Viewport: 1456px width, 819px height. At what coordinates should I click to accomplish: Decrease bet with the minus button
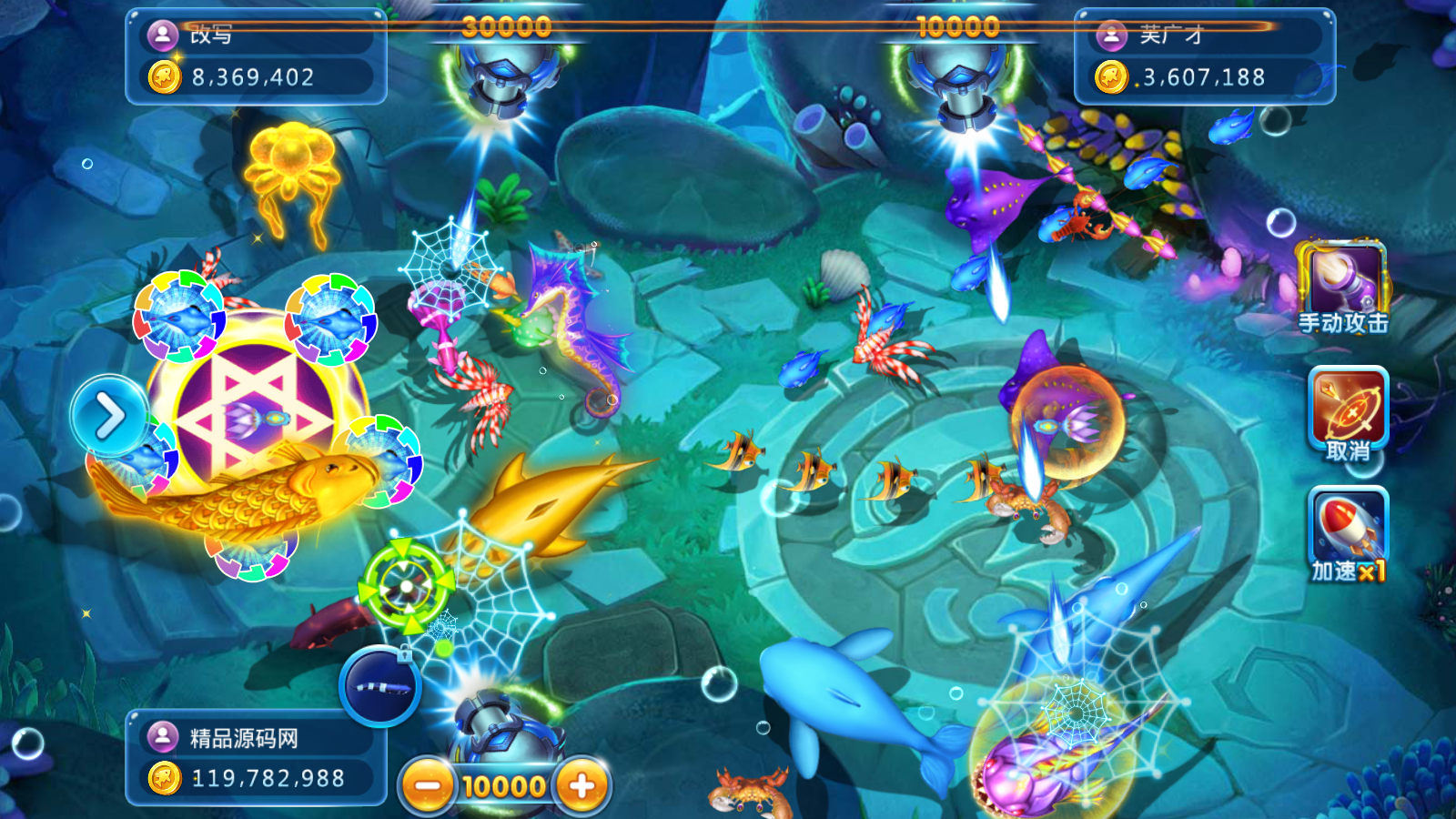click(428, 785)
